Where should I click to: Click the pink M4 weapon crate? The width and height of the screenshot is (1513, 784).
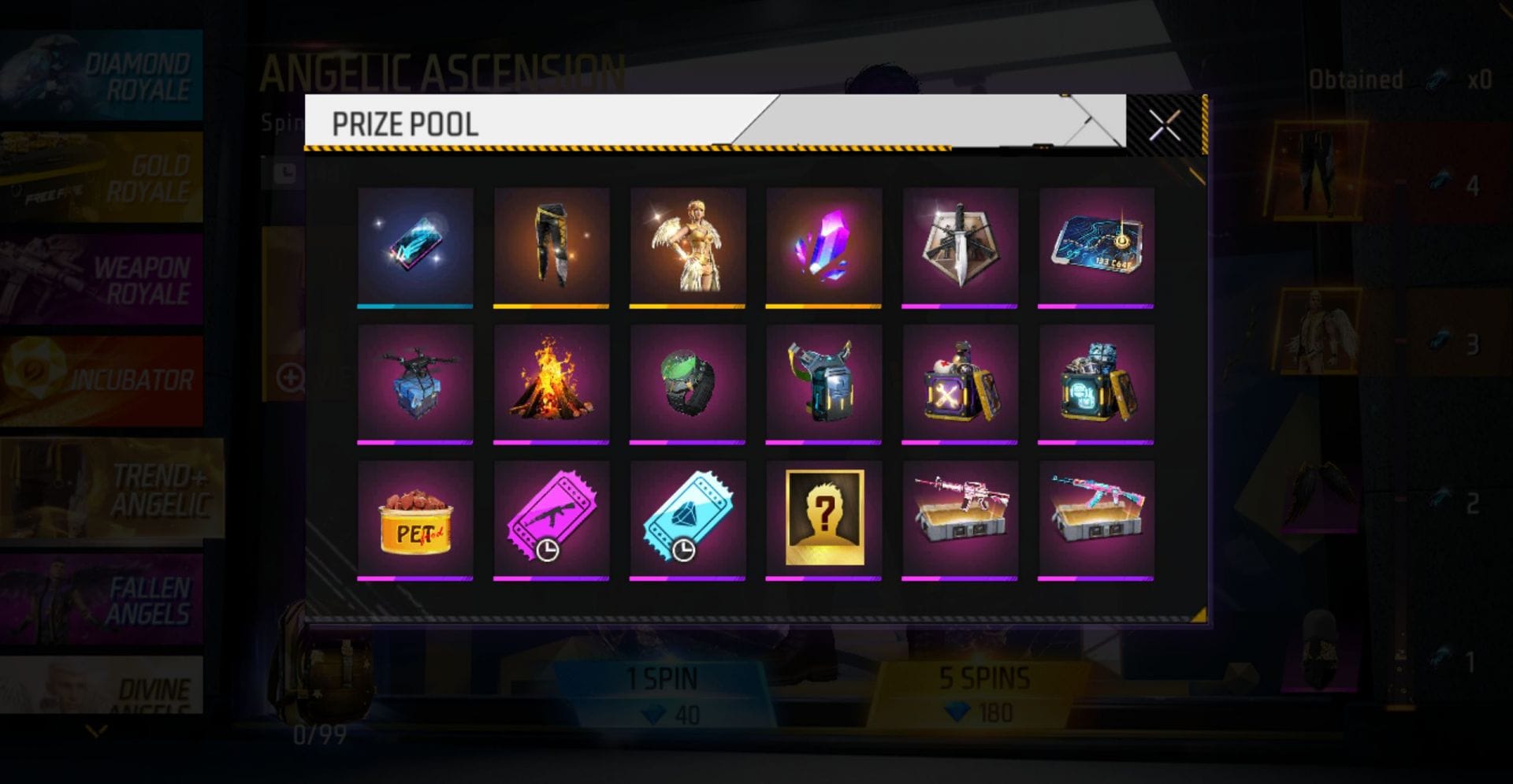[960, 518]
